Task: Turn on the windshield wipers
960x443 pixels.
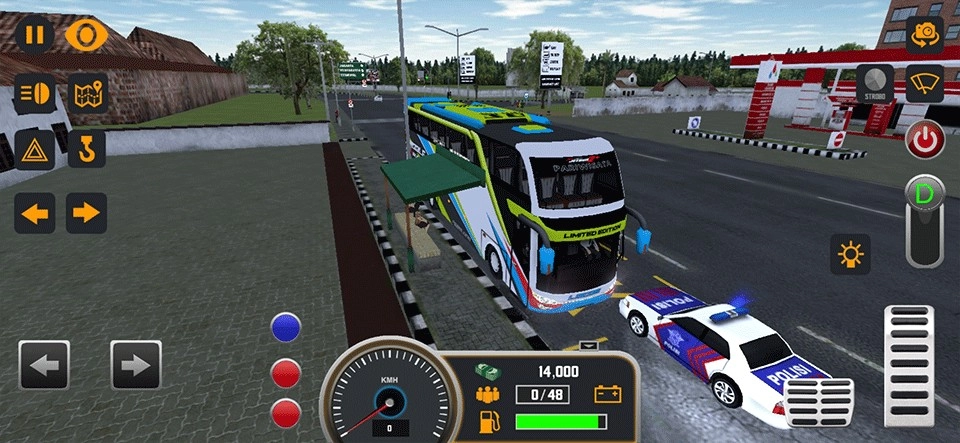Action: point(925,84)
